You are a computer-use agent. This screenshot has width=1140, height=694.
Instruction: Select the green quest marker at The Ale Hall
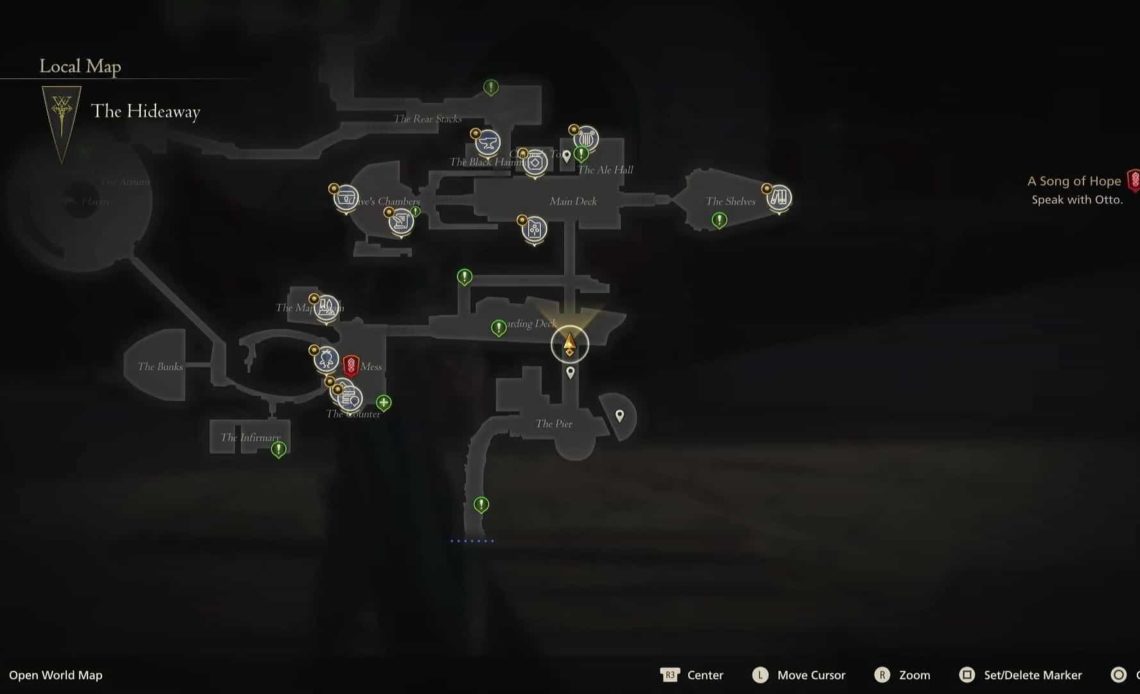(x=580, y=155)
